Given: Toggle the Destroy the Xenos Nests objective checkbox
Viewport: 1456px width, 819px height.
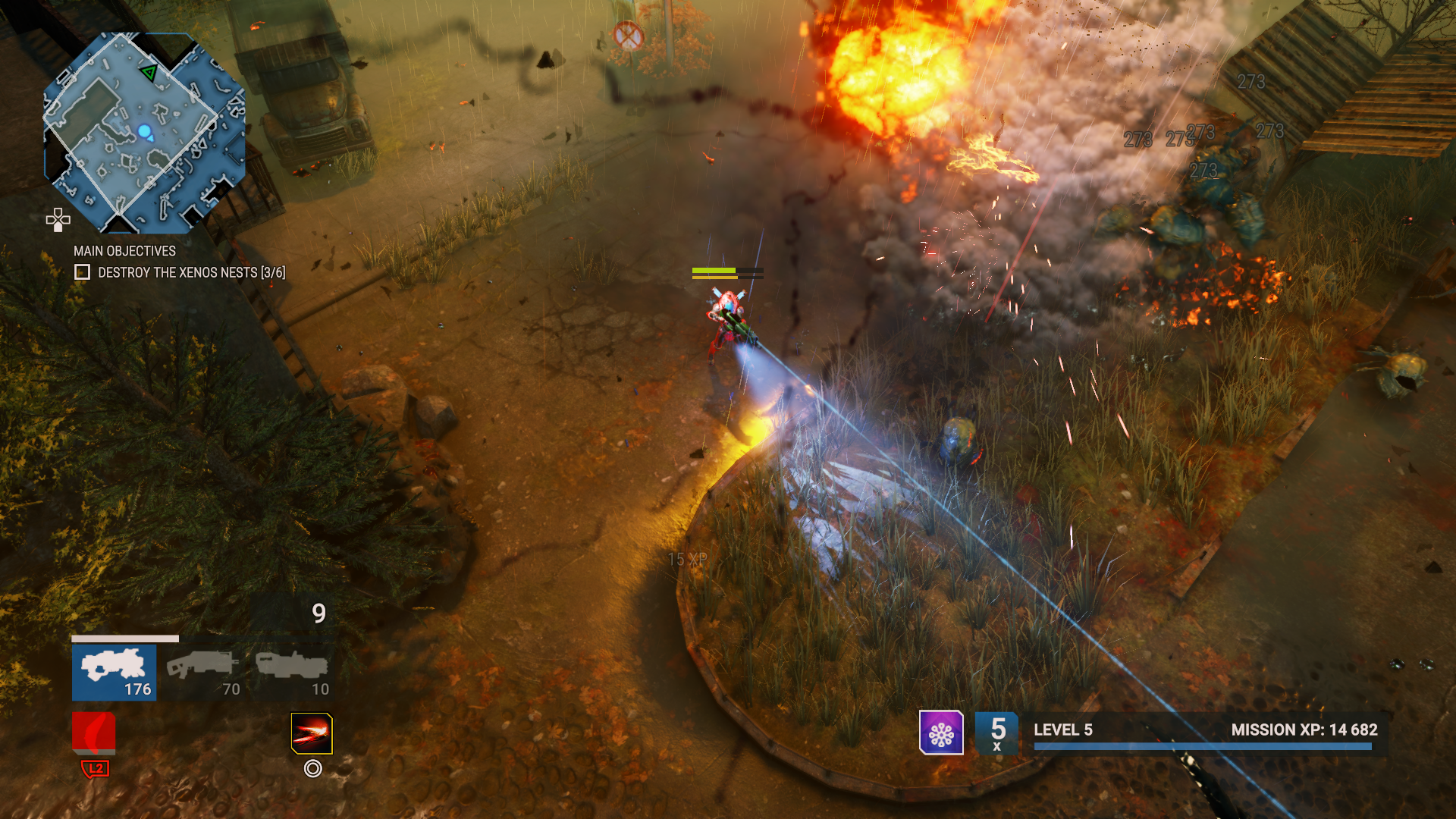Looking at the screenshot, I should (x=82, y=272).
